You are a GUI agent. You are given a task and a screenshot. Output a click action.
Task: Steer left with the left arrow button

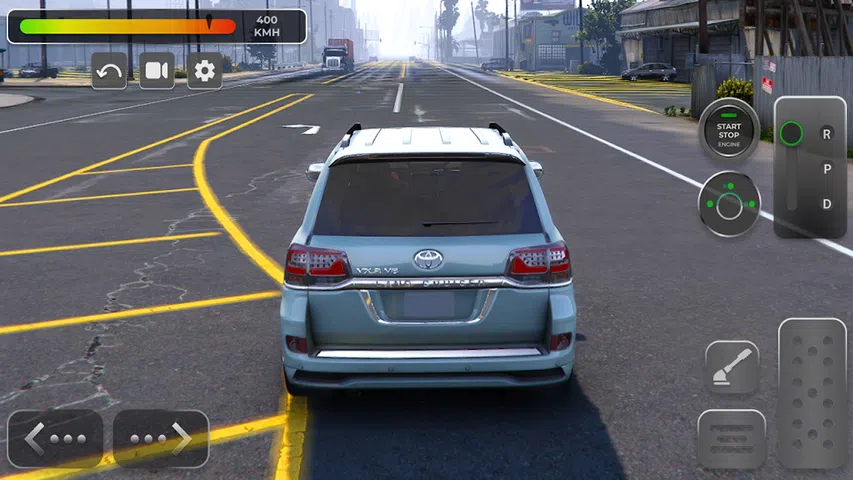pyautogui.click(x=55, y=438)
